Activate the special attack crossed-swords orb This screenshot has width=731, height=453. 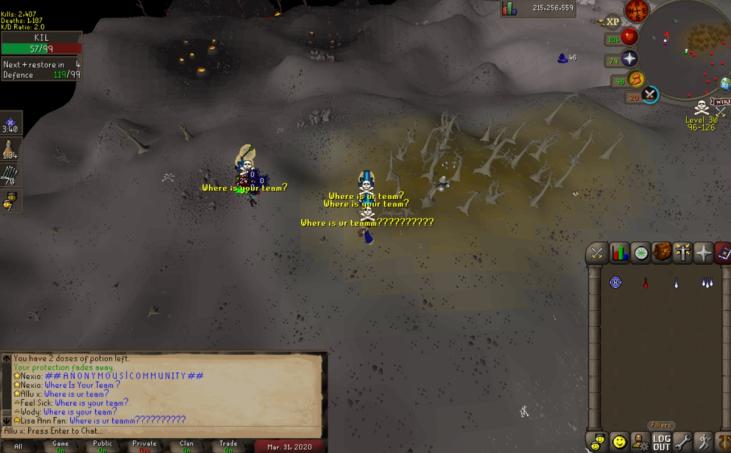(651, 94)
